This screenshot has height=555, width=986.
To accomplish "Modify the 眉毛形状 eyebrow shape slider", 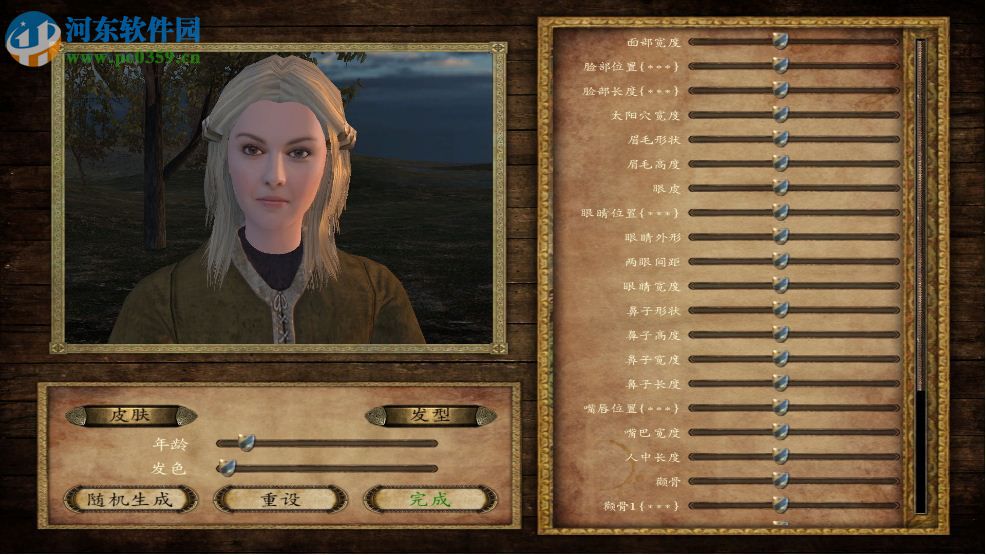I will click(780, 139).
